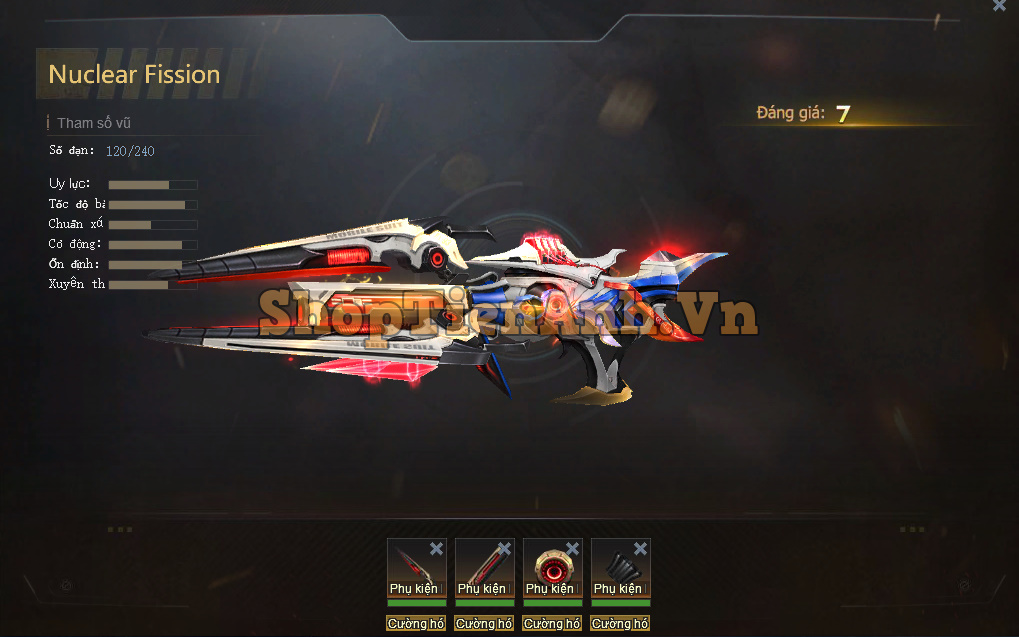The image size is (1019, 637).
Task: Close the weapon detail window
Action: pos(999,6)
